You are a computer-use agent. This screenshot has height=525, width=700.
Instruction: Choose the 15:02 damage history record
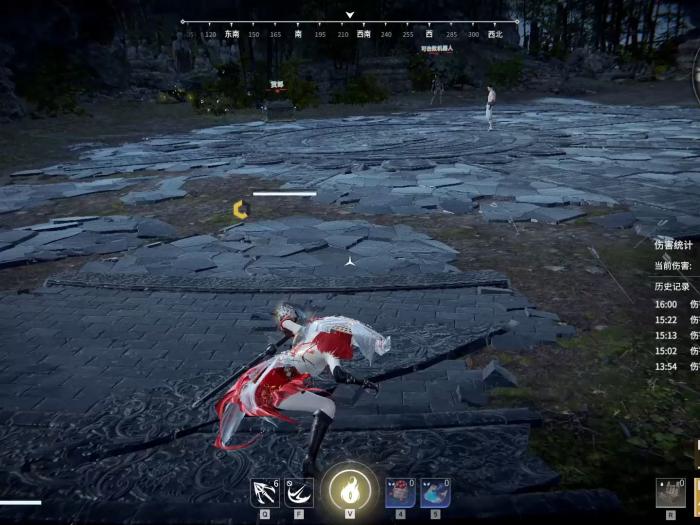click(x=676, y=352)
